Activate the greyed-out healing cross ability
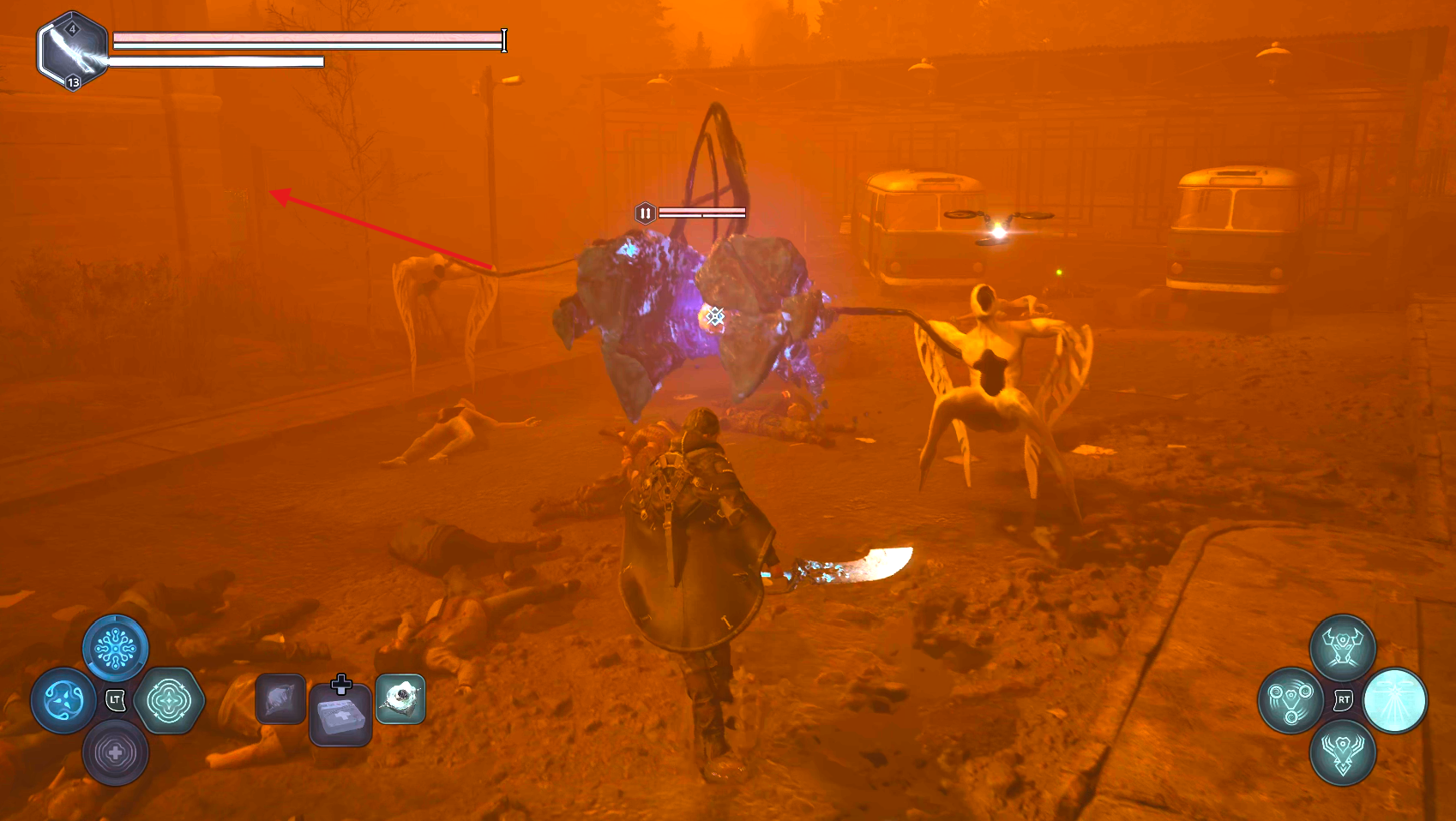This screenshot has width=1456, height=821. coord(116,752)
